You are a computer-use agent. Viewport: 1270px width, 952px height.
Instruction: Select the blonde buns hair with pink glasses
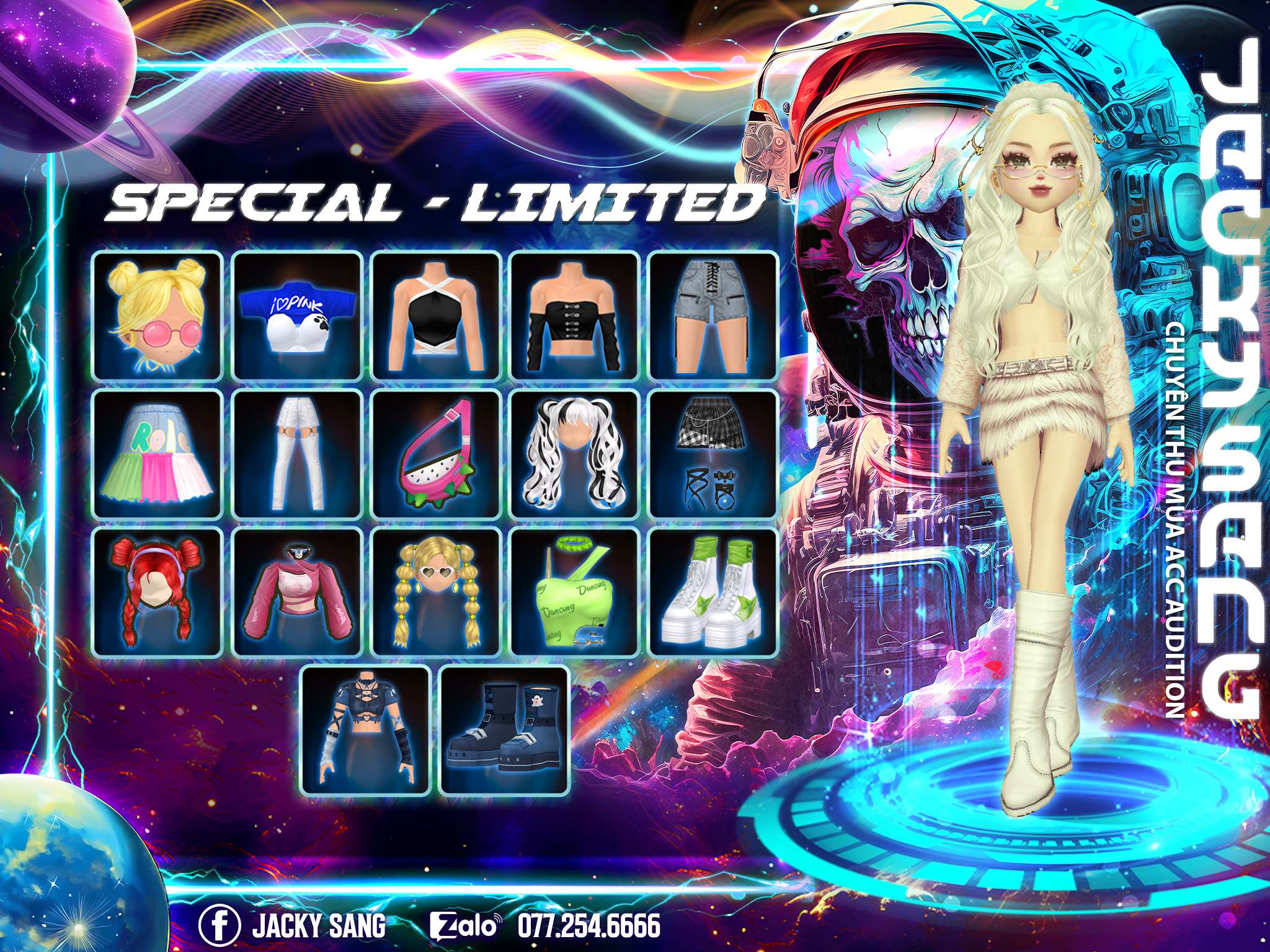click(158, 315)
